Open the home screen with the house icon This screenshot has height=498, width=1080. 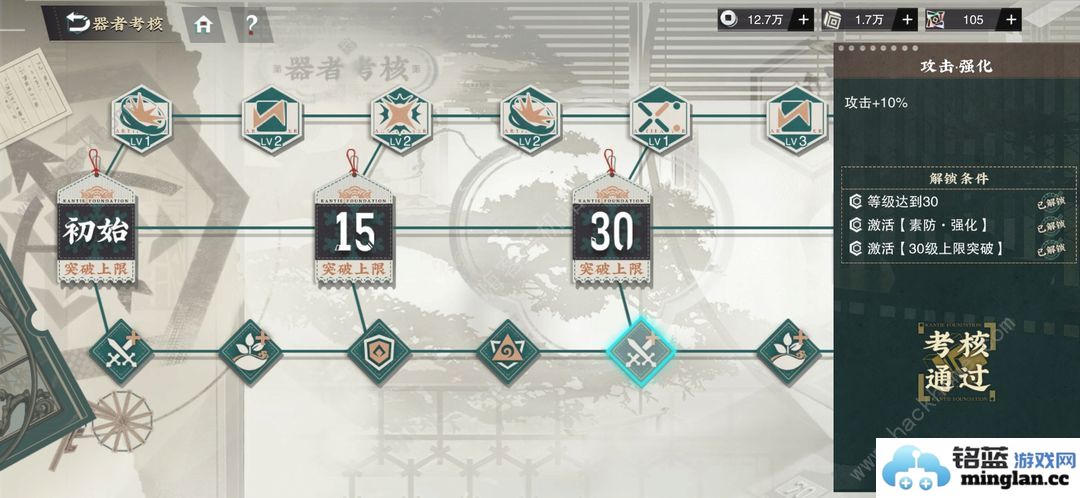click(x=203, y=24)
